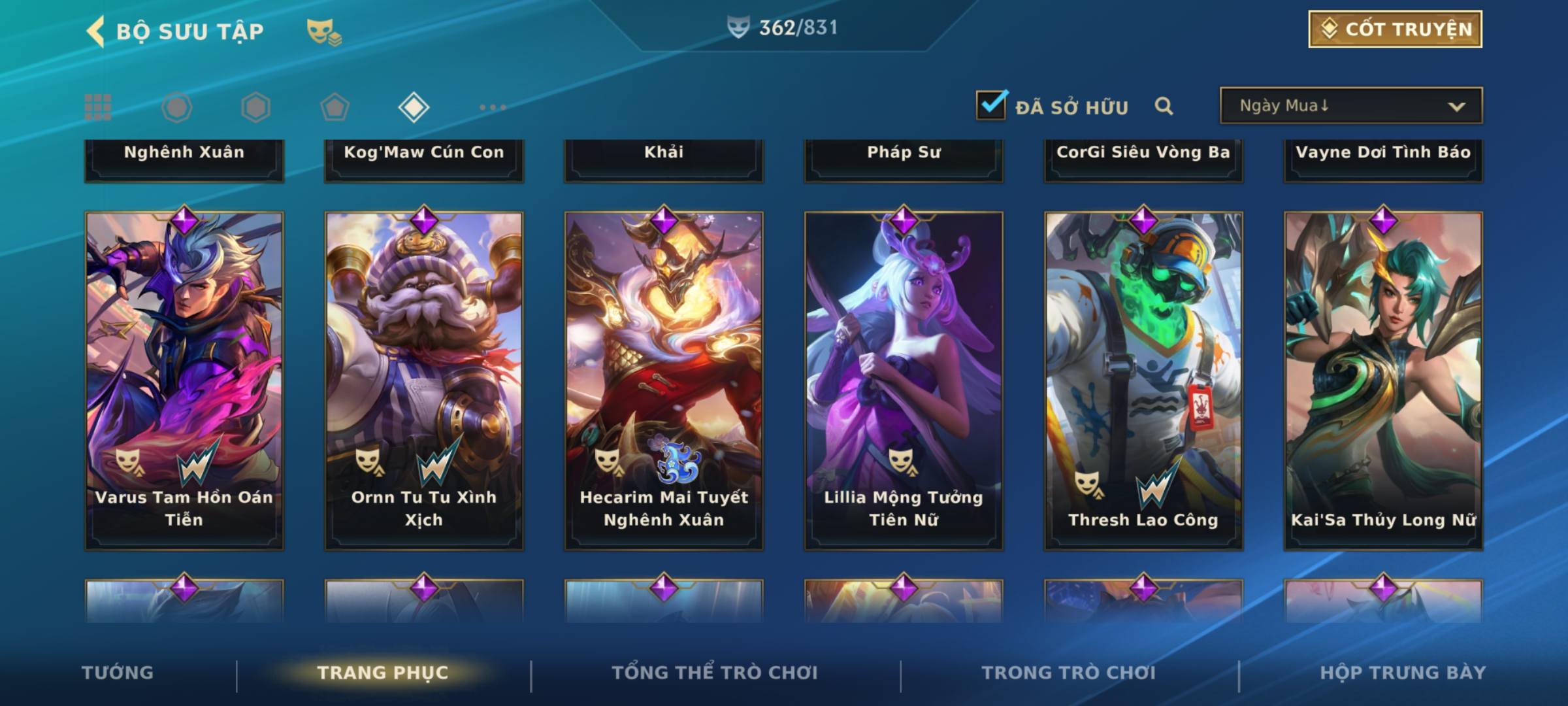Viewport: 1568px width, 706px height.
Task: Click the gold mask coins icon
Action: pos(324,31)
